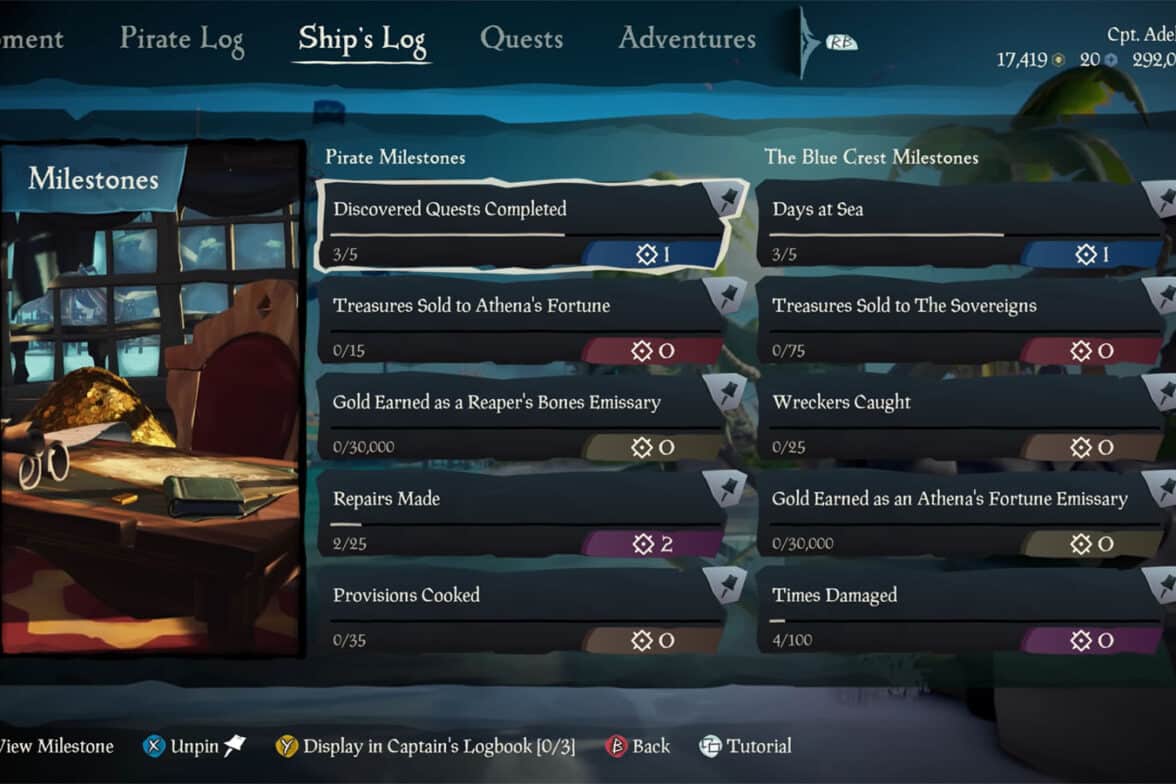1176x784 pixels.
Task: Open the Tutorial from the footer
Action: click(745, 746)
